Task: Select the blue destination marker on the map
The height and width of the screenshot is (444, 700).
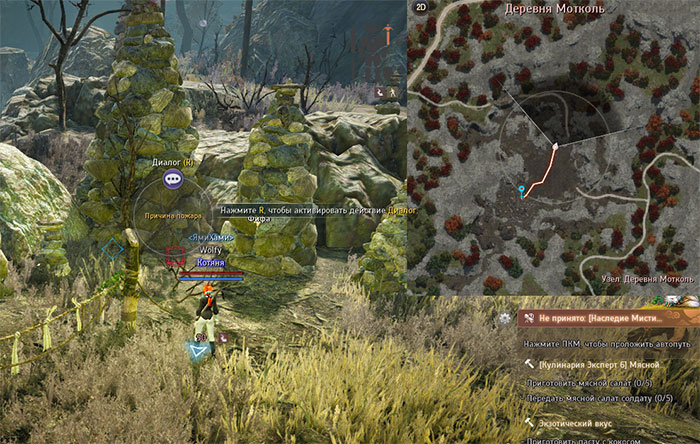Action: (x=520, y=189)
